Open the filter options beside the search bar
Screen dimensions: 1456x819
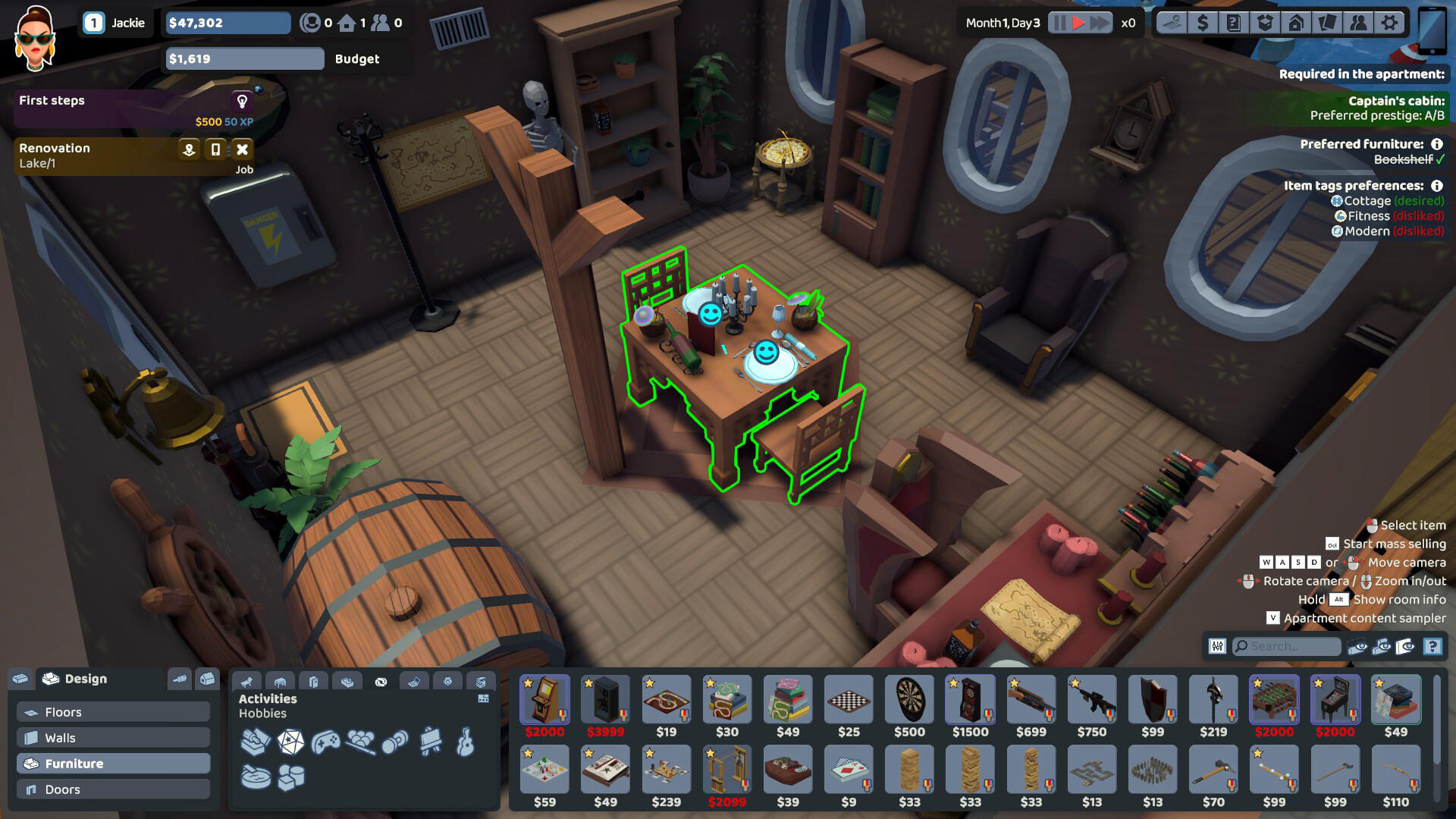pyautogui.click(x=1217, y=647)
